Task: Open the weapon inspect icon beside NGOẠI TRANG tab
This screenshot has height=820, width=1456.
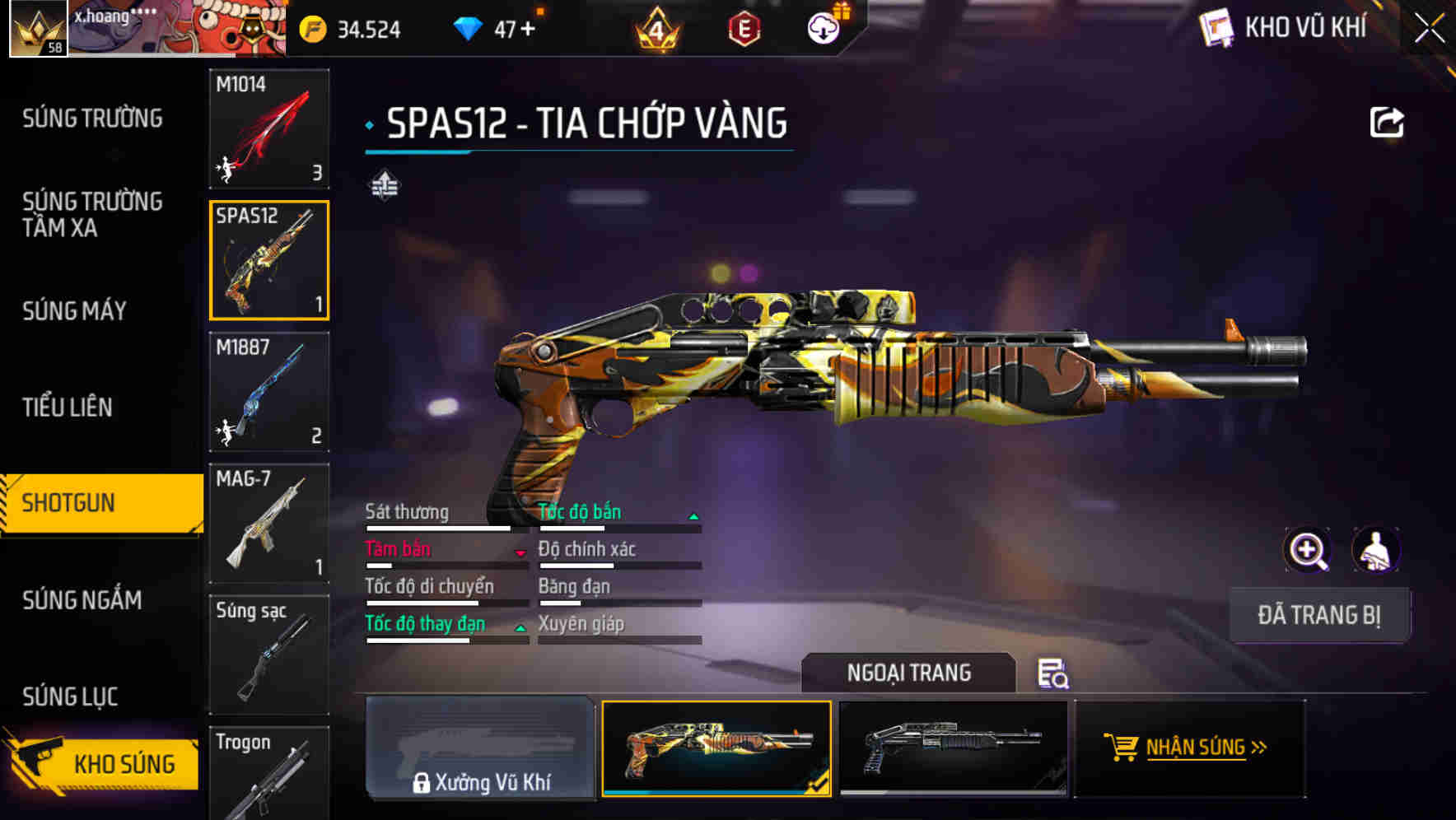Action: pos(1053,675)
